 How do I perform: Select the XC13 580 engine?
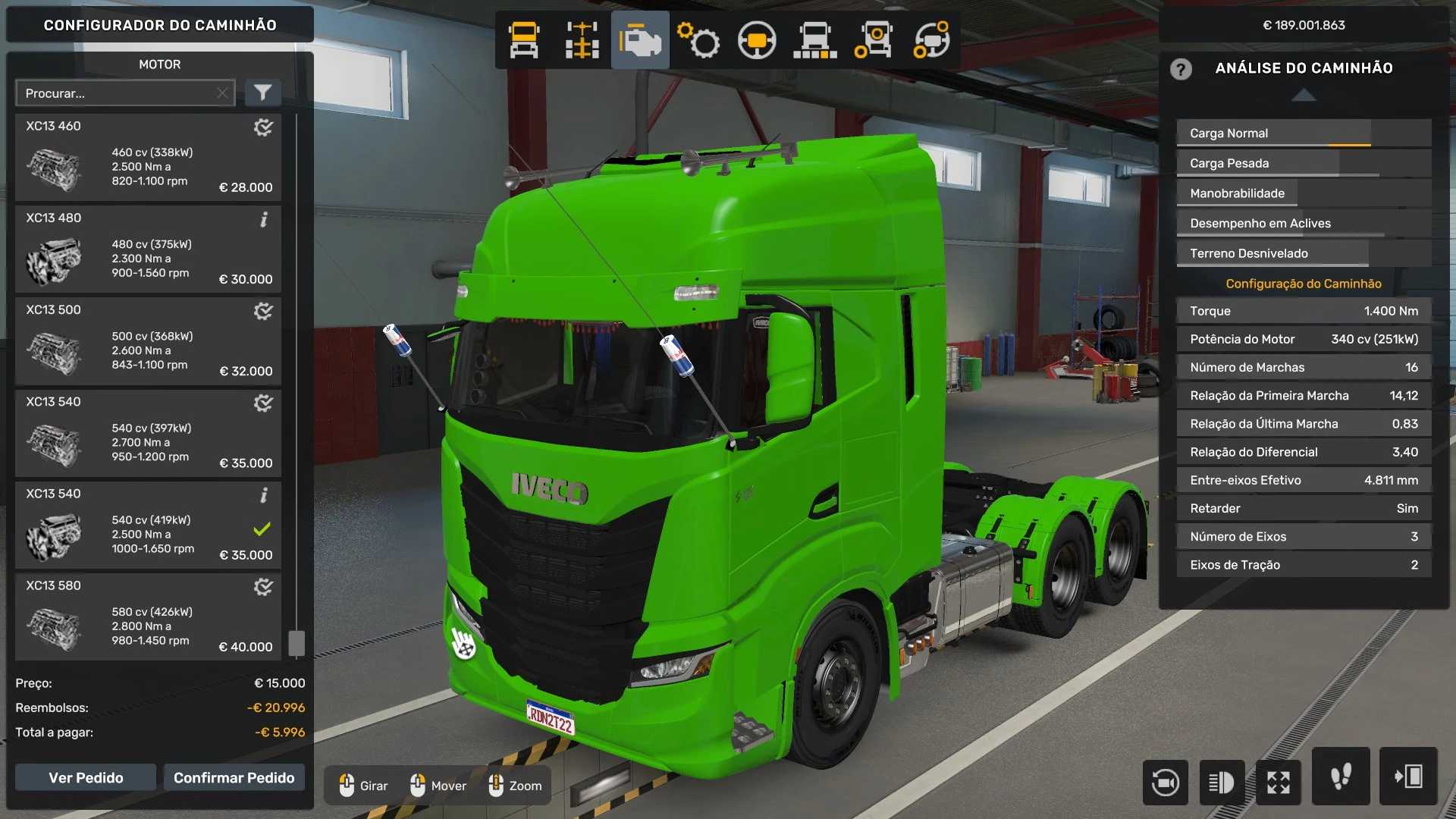(x=148, y=617)
